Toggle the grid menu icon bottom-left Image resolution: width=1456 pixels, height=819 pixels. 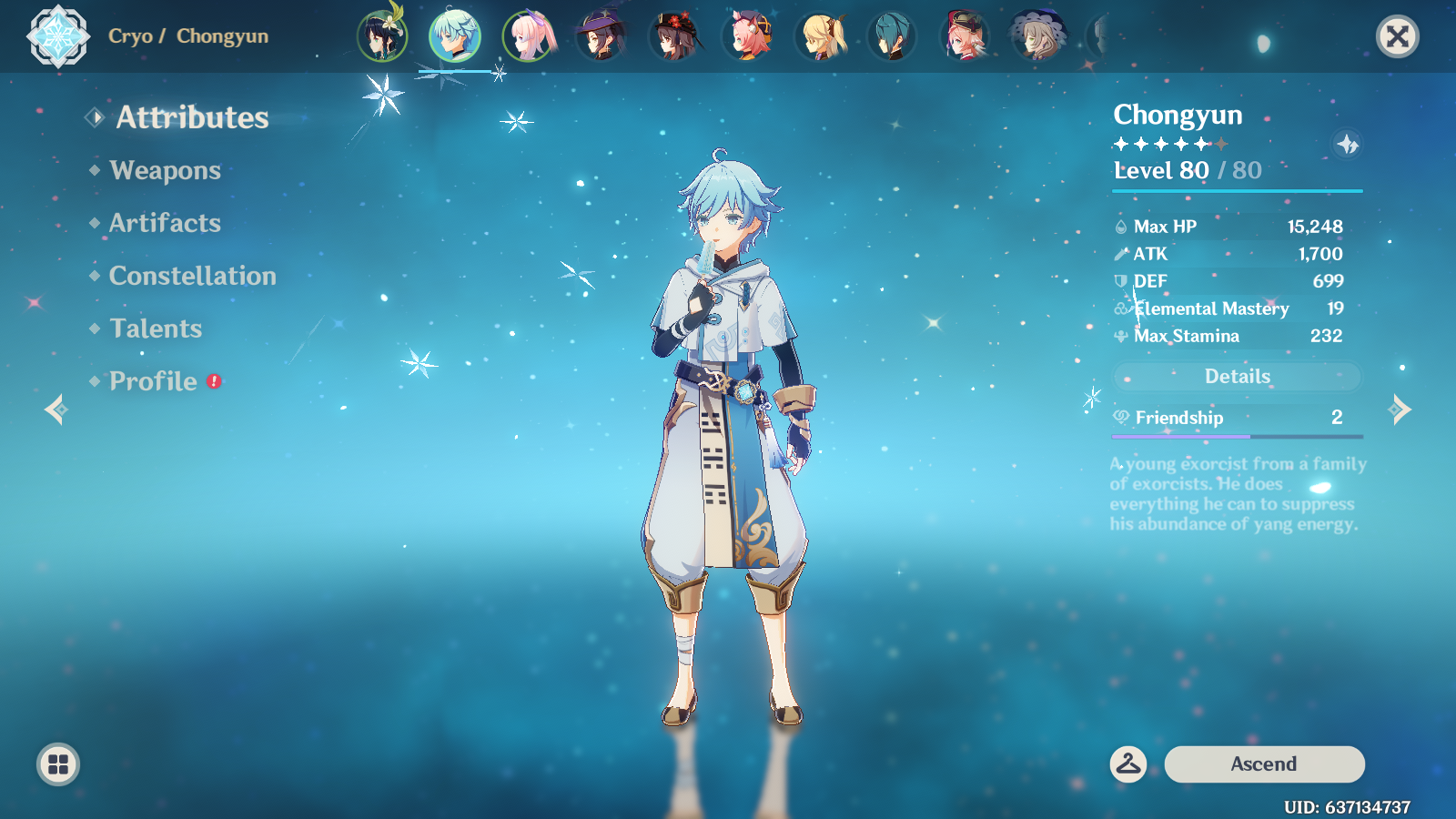point(58,764)
